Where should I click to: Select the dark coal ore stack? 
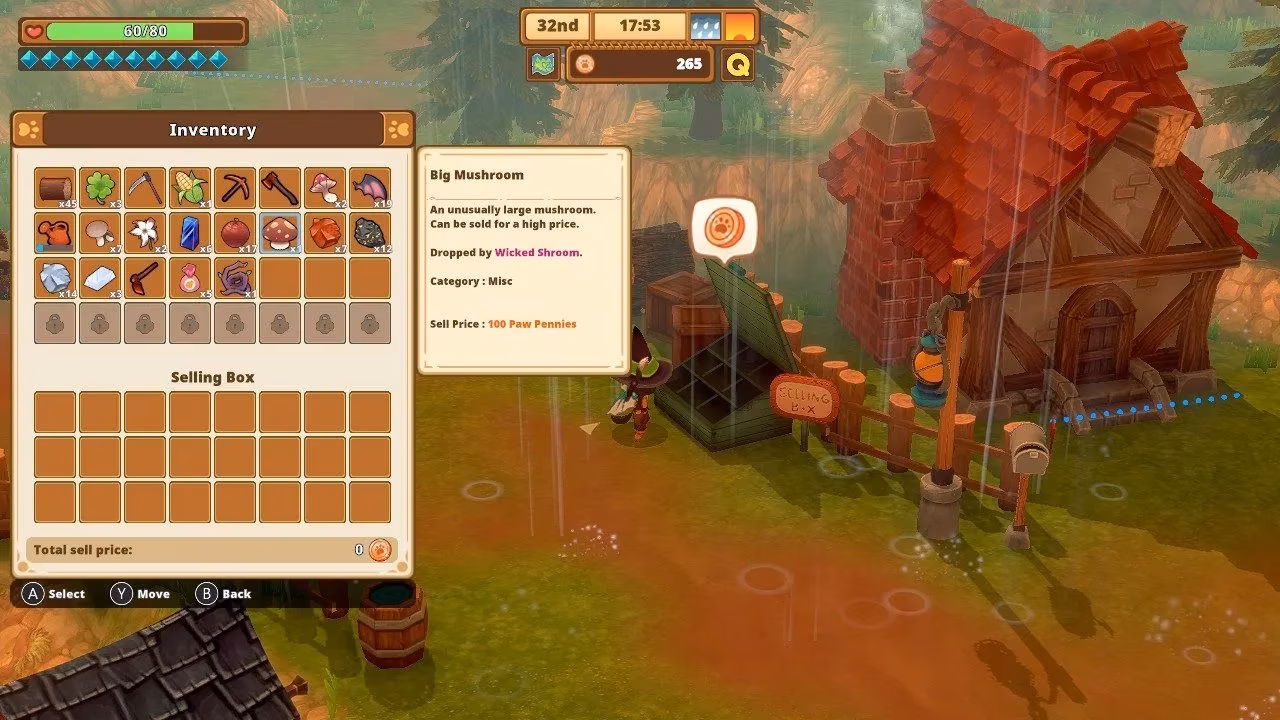(x=370, y=233)
